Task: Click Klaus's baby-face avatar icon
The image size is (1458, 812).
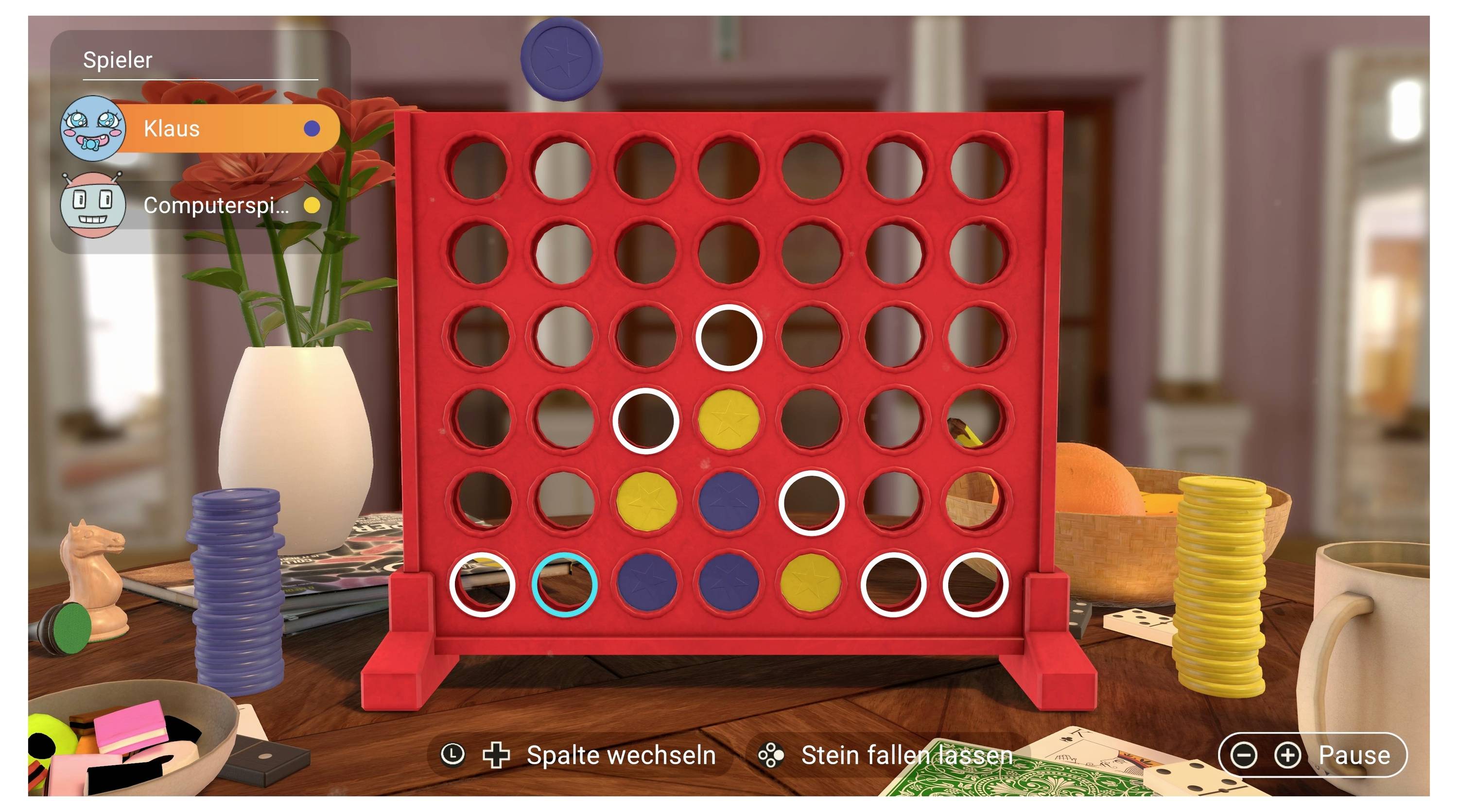Action: pyautogui.click(x=94, y=129)
